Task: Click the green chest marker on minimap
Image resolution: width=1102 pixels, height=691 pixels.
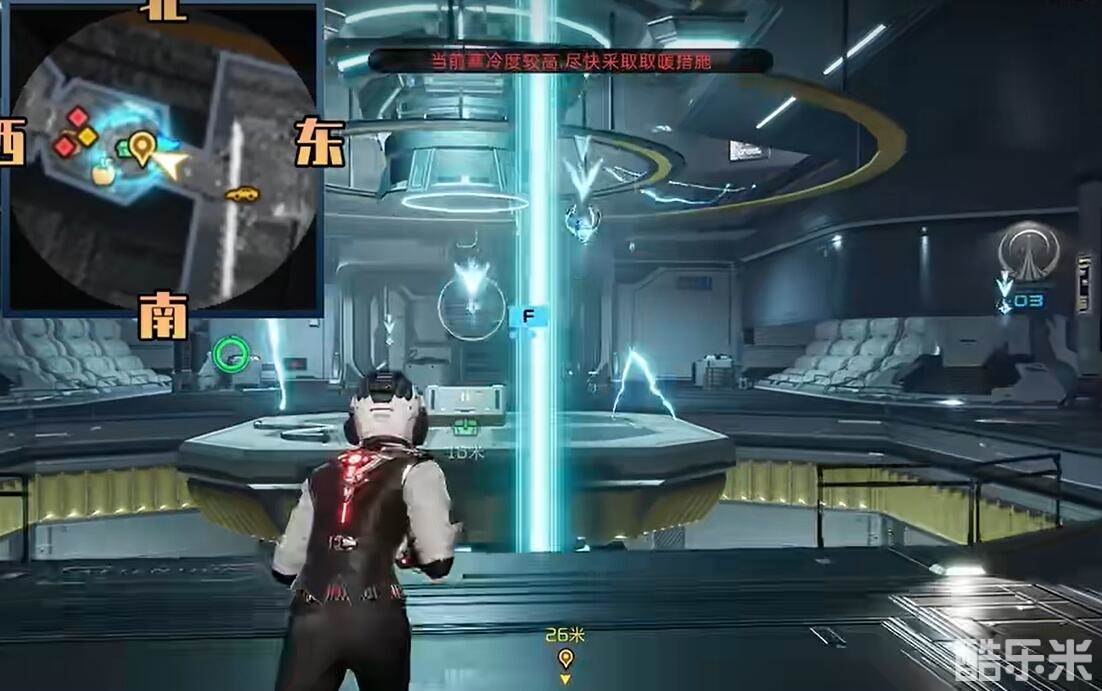Action: point(124,149)
